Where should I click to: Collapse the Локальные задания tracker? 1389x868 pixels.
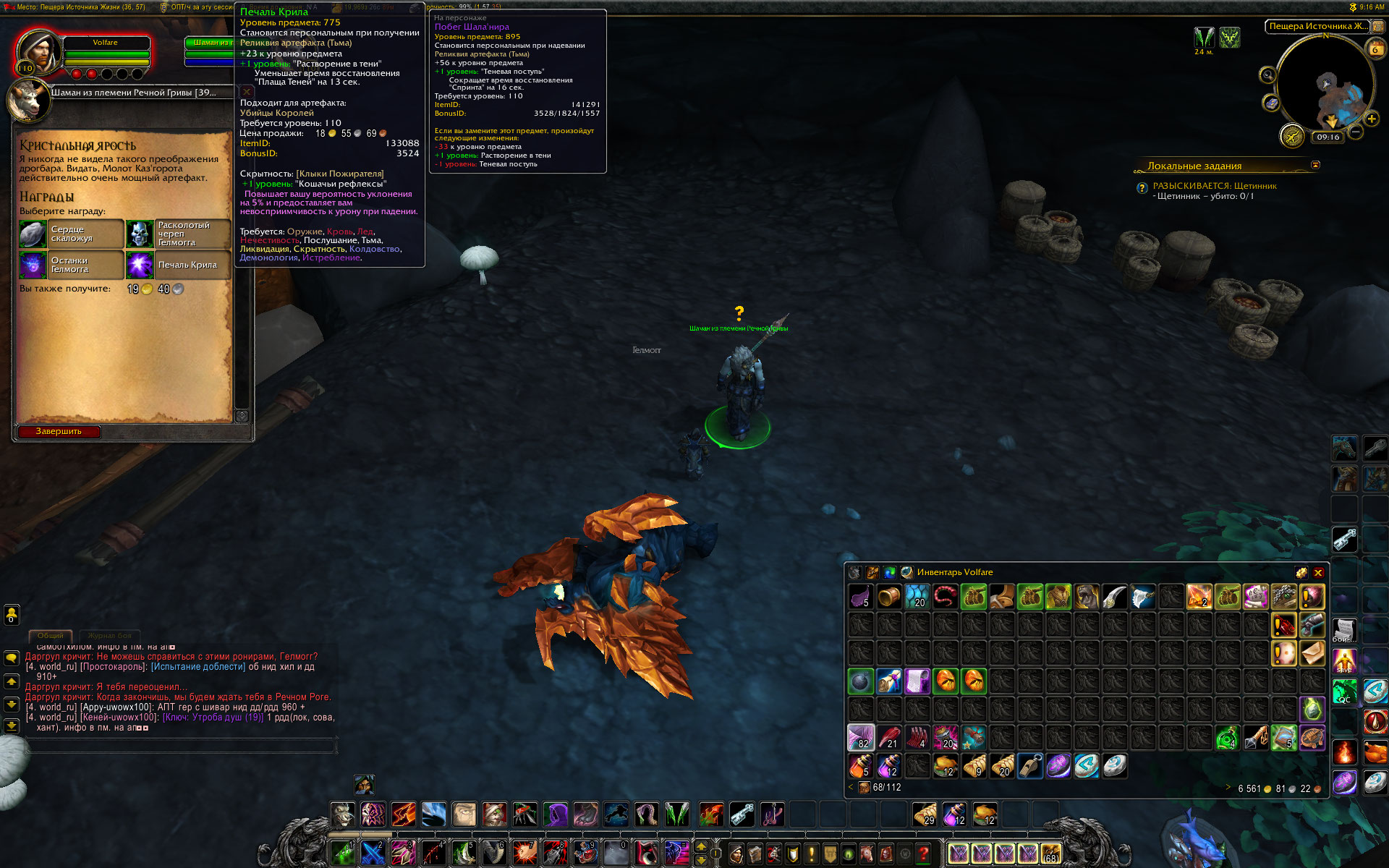[1315, 165]
